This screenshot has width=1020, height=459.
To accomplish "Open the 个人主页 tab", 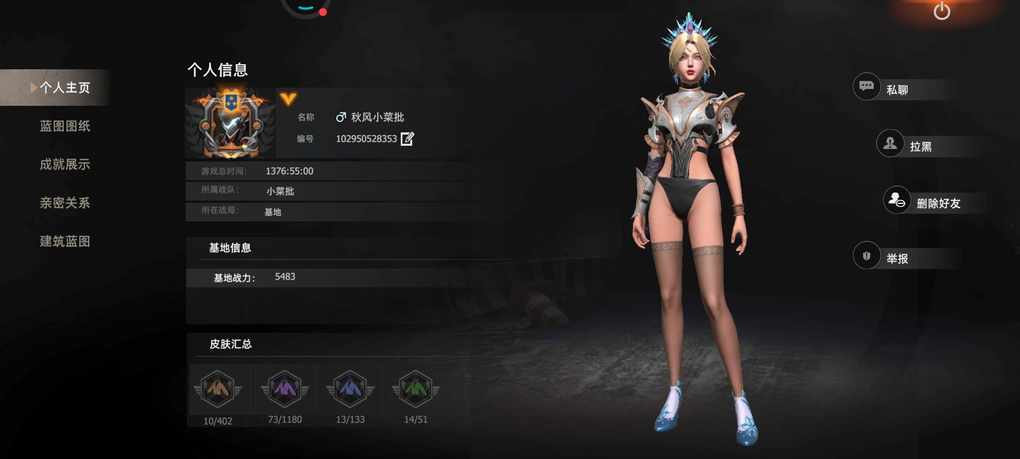I will (x=64, y=88).
